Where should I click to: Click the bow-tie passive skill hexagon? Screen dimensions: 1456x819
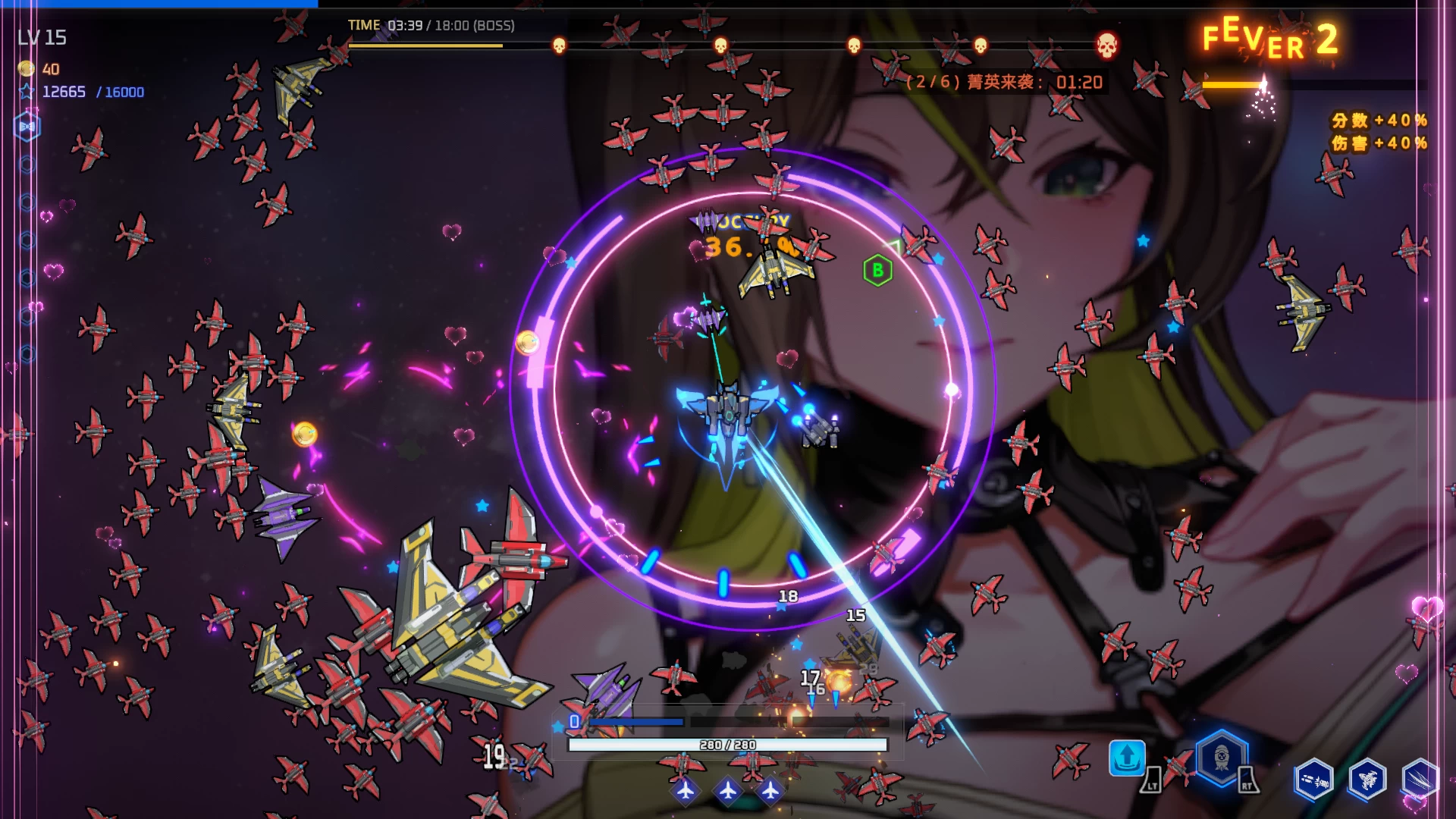[27, 127]
